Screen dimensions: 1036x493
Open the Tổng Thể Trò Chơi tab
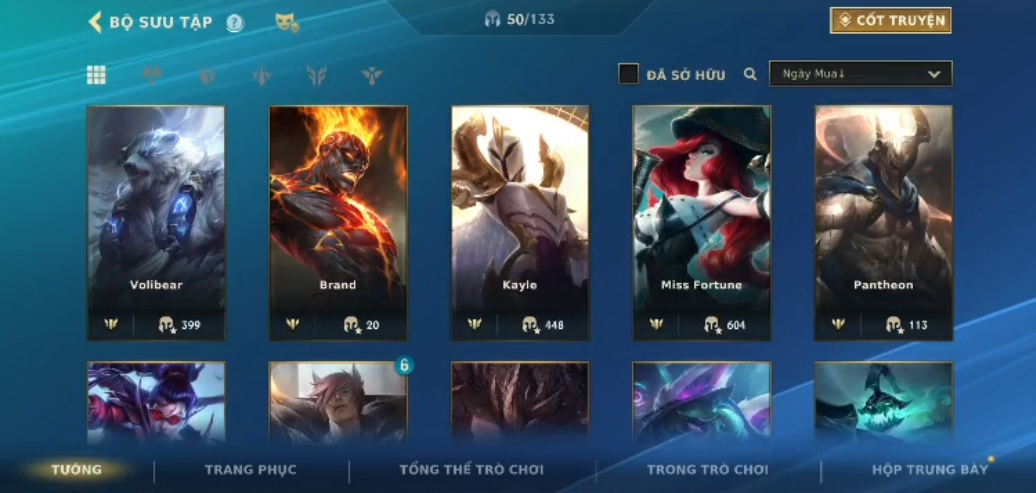pos(472,470)
